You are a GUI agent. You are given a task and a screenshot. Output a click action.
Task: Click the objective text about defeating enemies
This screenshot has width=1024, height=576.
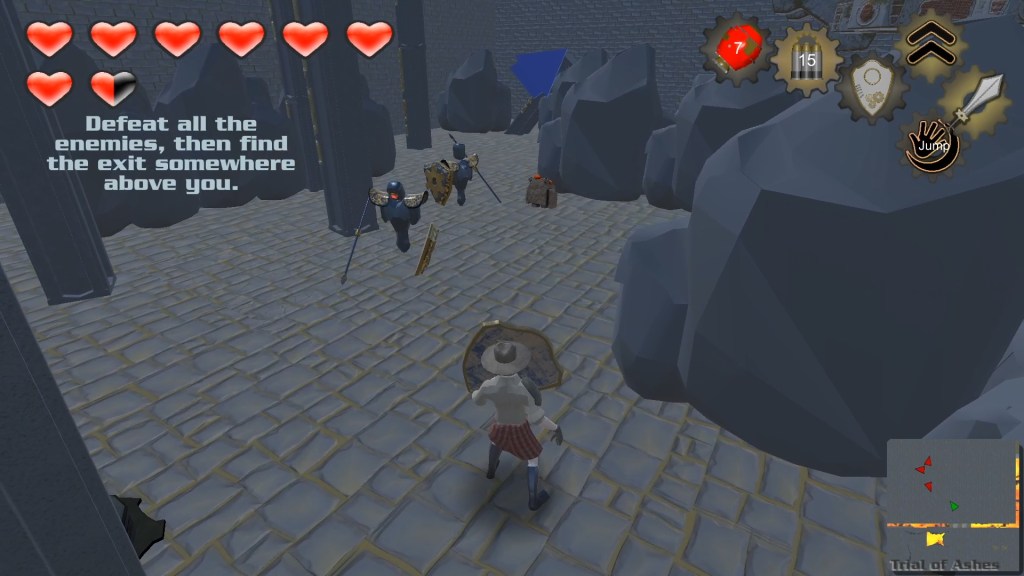click(x=171, y=154)
